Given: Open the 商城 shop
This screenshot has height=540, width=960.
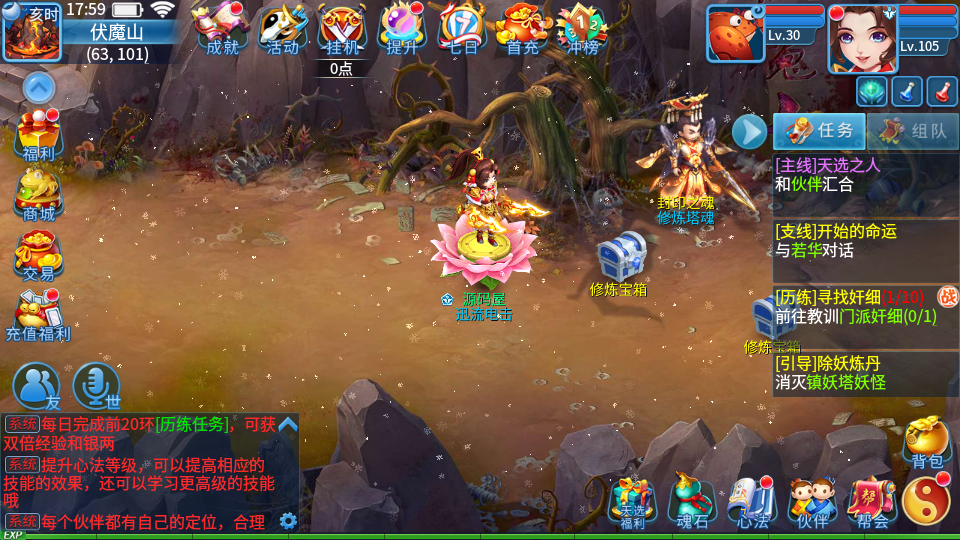Looking at the screenshot, I should 39,195.
